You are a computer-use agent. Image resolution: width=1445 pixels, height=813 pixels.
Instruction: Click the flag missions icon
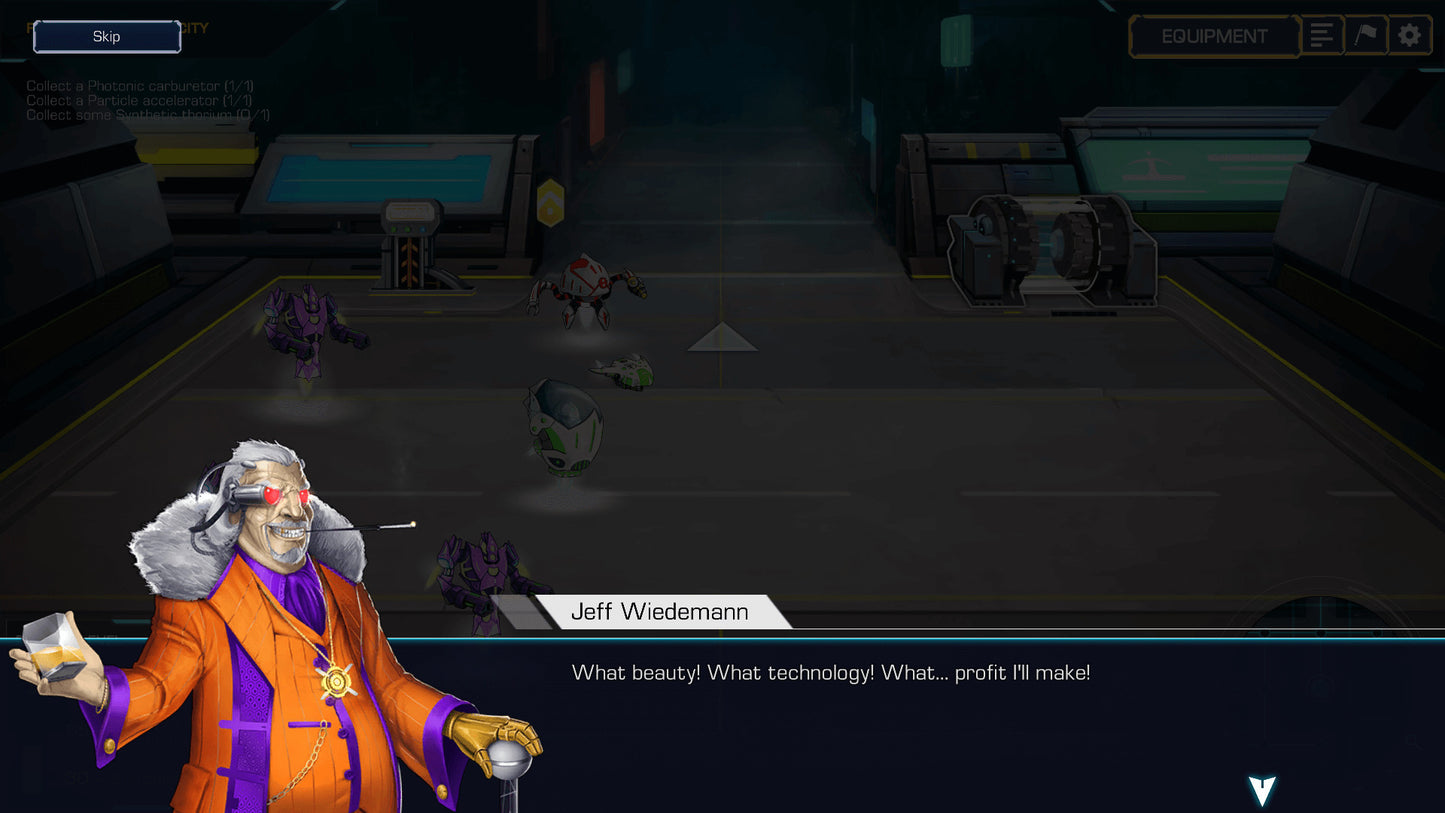pyautogui.click(x=1366, y=35)
